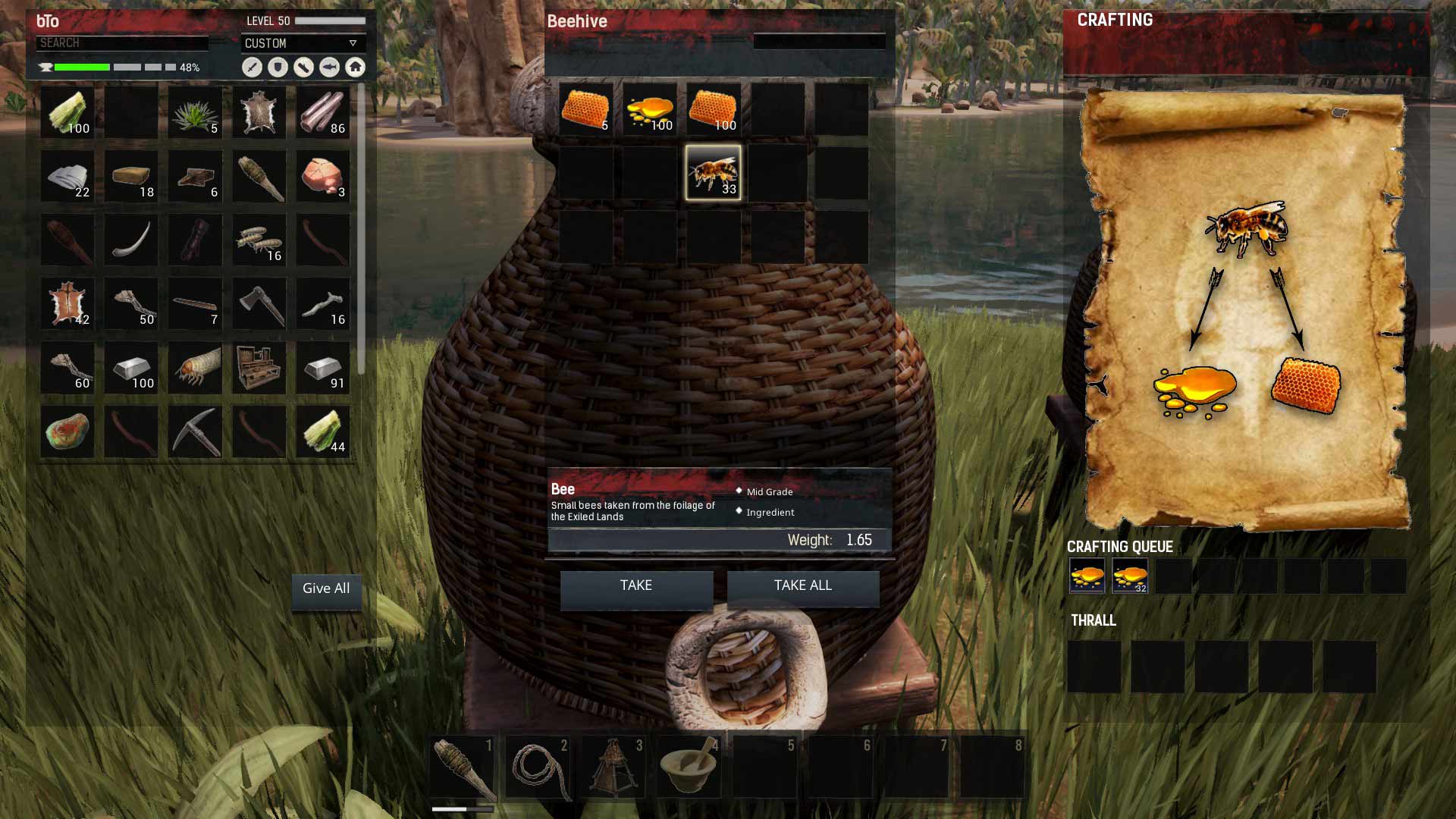Focus the inventory search field
1456x819 pixels.
tap(121, 43)
